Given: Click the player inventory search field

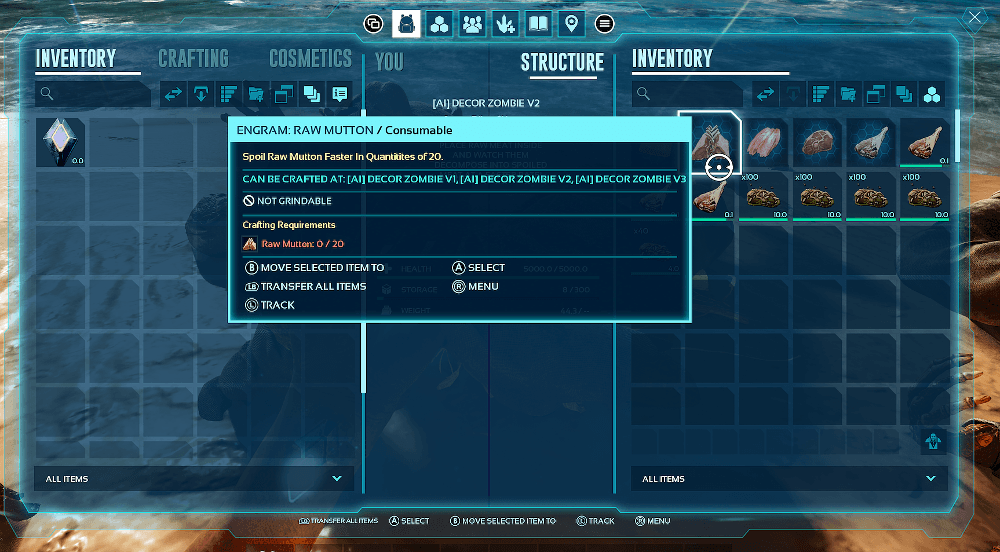Looking at the screenshot, I should (95, 94).
